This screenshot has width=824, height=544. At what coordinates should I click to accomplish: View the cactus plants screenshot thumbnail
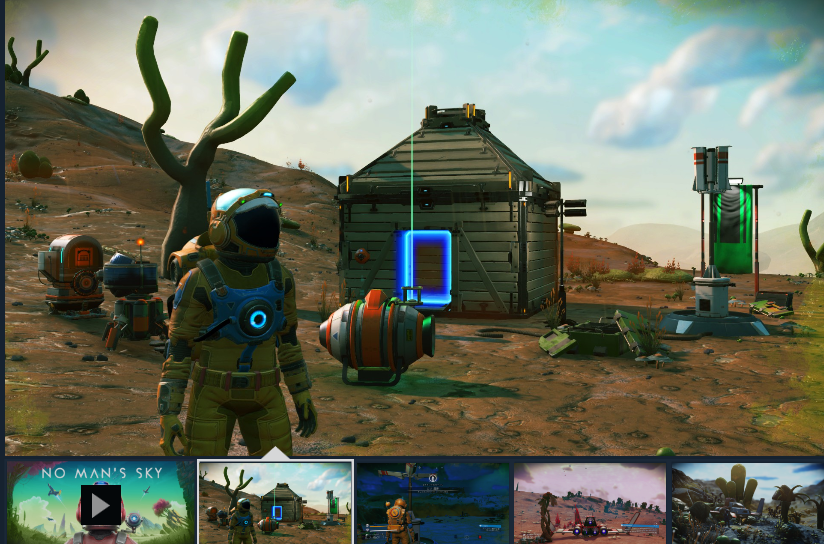point(746,503)
